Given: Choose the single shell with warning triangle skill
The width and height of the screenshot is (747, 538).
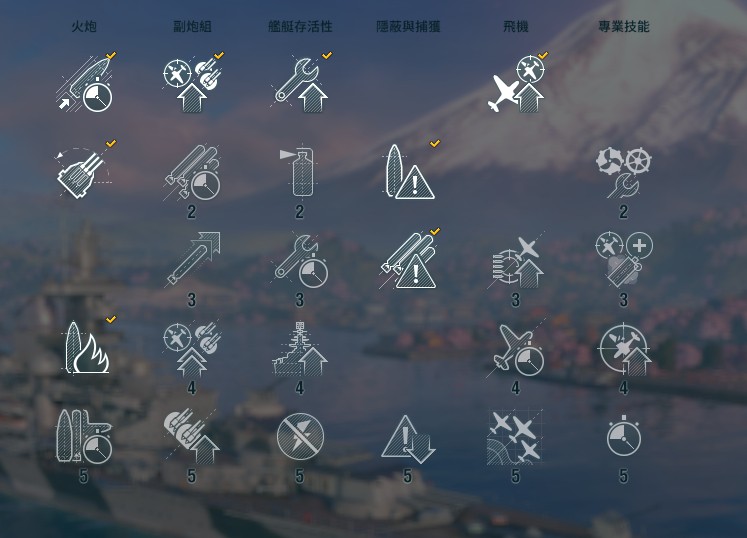Looking at the screenshot, I should pyautogui.click(x=408, y=171).
